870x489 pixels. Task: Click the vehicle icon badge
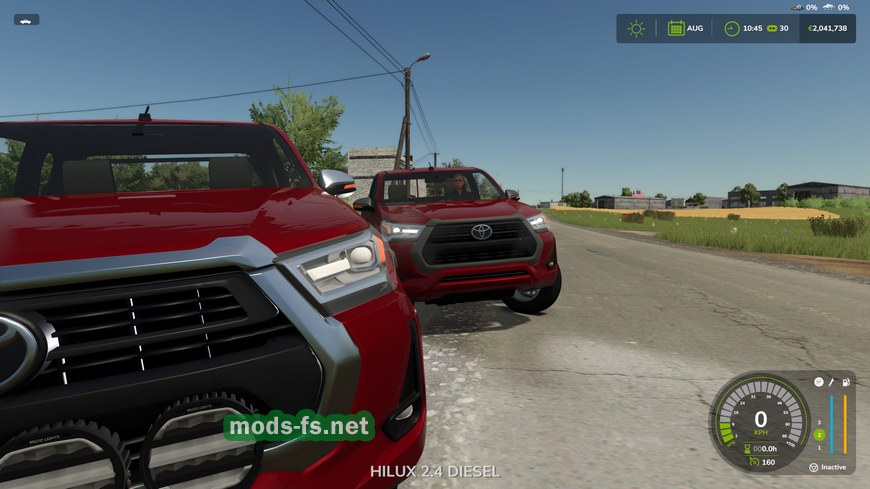[26, 19]
